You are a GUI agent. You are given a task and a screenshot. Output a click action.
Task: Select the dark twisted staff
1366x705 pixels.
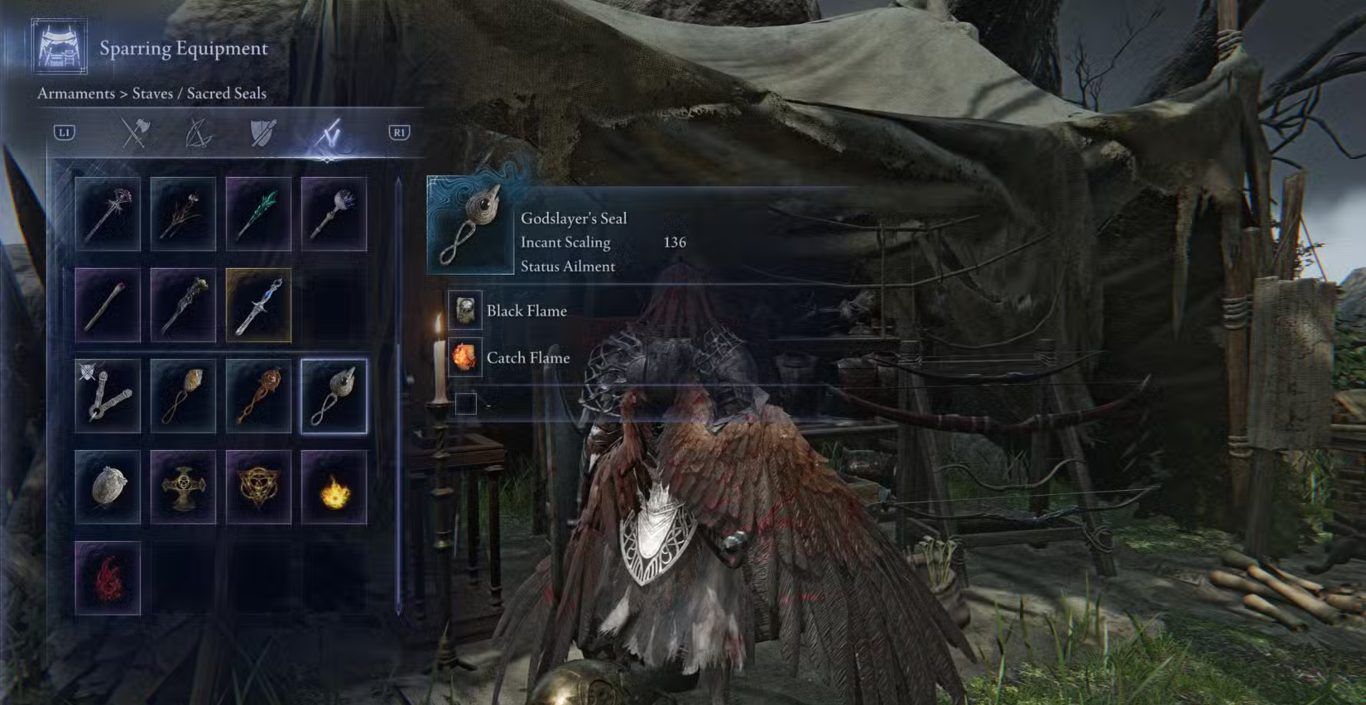click(183, 305)
